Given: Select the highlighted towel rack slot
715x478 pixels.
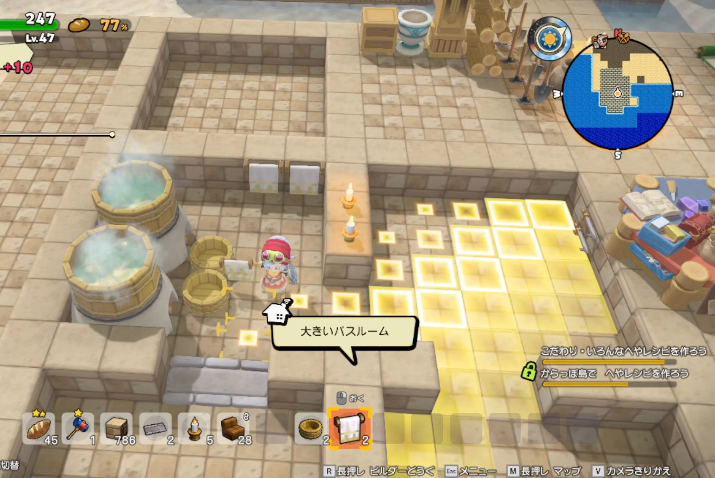Looking at the screenshot, I should [350, 428].
